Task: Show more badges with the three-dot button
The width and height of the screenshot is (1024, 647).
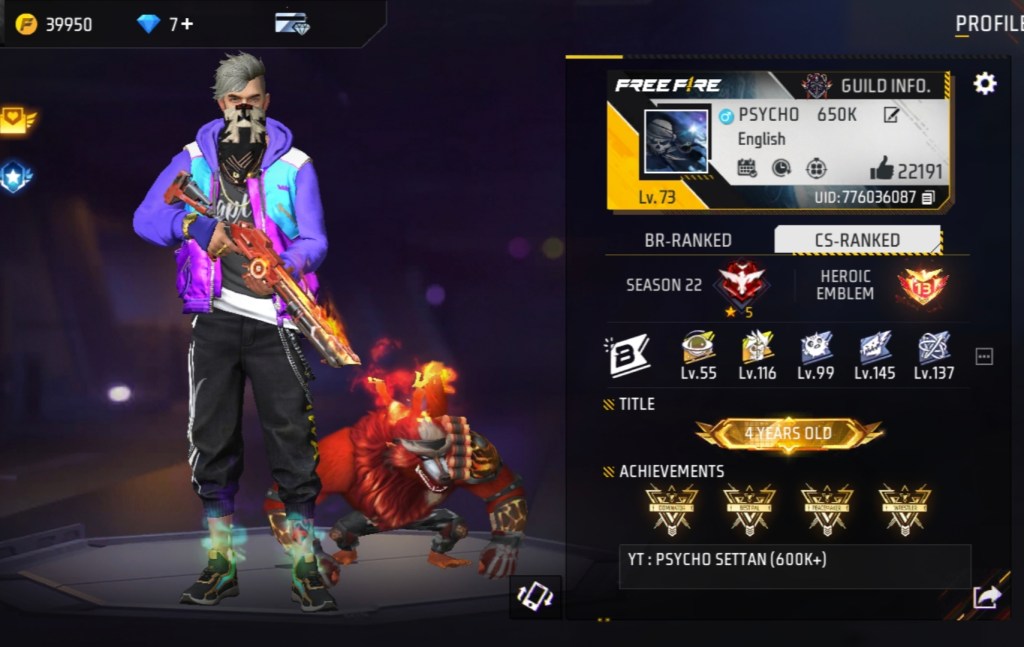Action: 984,356
